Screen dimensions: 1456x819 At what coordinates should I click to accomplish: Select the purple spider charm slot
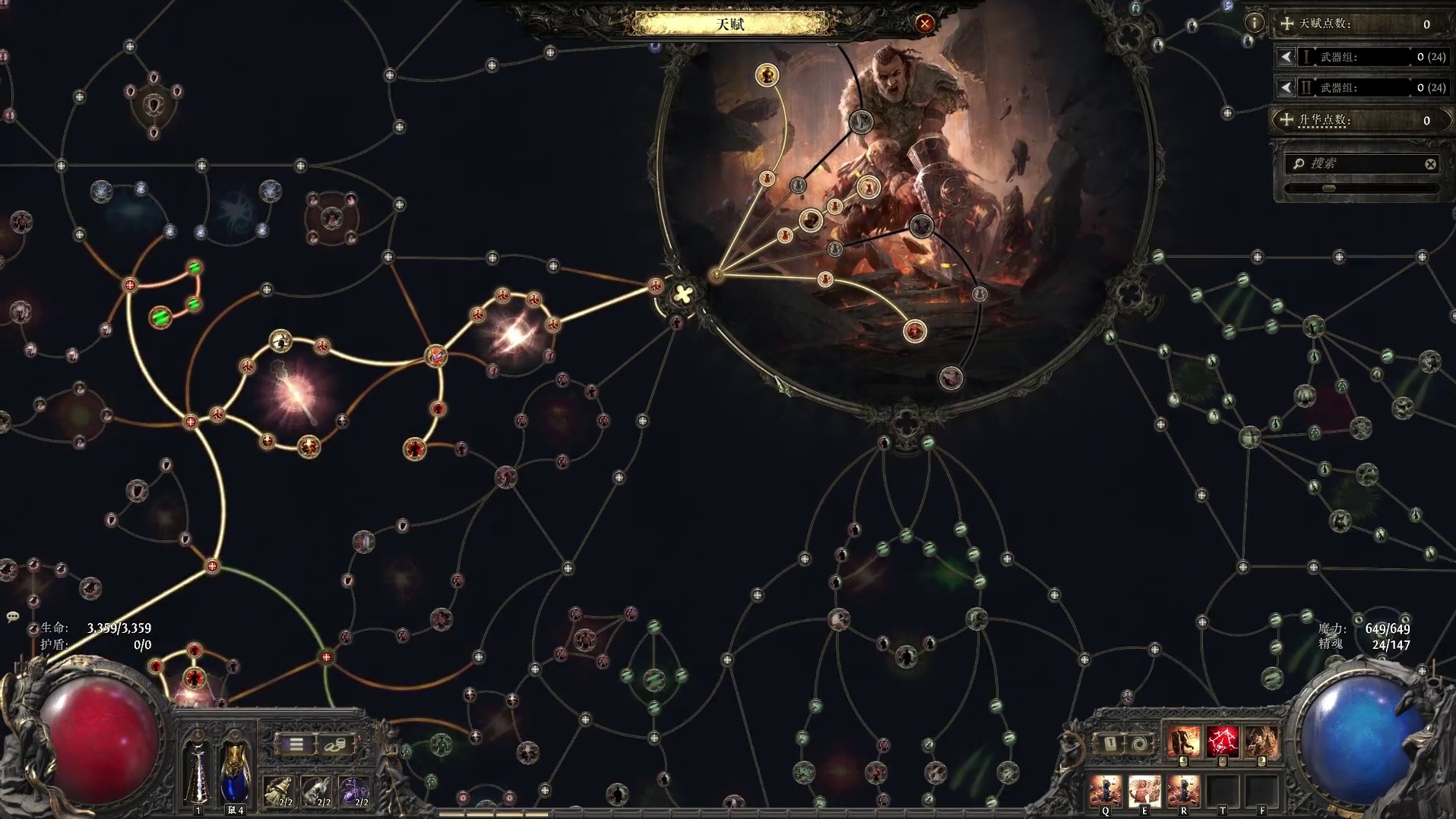point(353,792)
